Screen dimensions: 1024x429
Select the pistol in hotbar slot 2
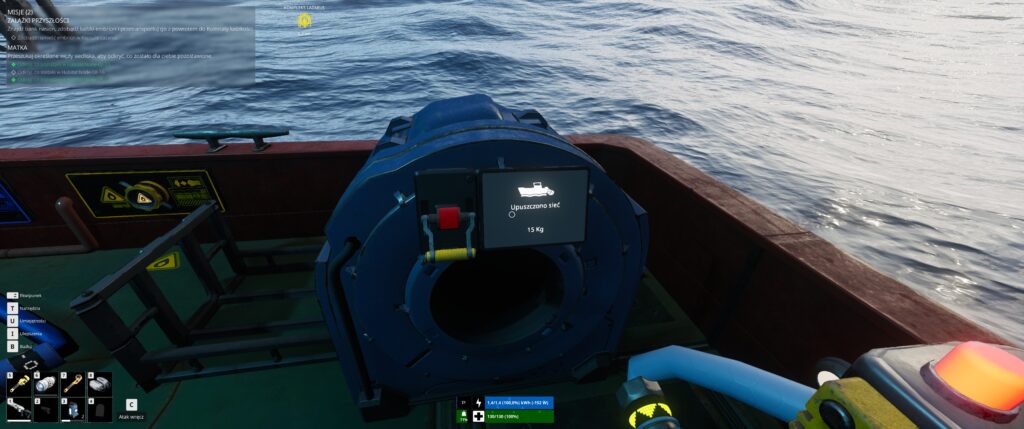(x=47, y=409)
